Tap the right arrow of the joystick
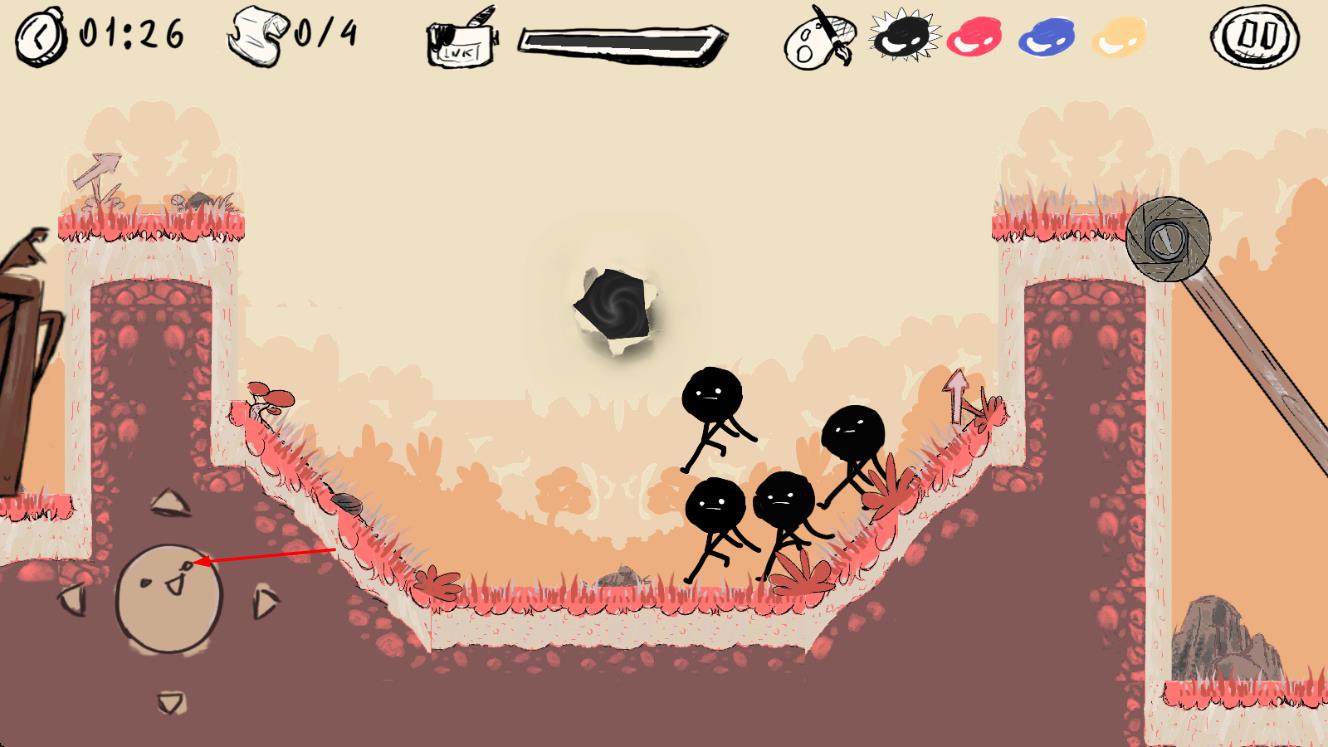Screen dimensions: 1328x747 pos(266,601)
